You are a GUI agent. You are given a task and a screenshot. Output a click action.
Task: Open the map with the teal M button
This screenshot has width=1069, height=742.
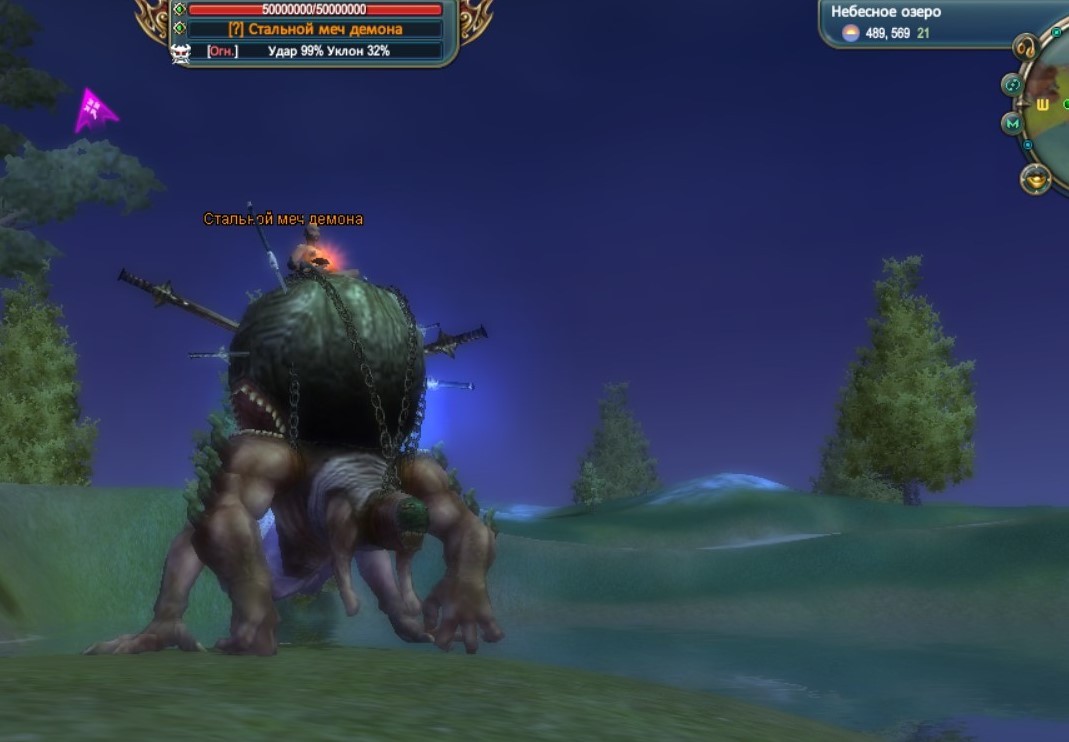click(1012, 124)
